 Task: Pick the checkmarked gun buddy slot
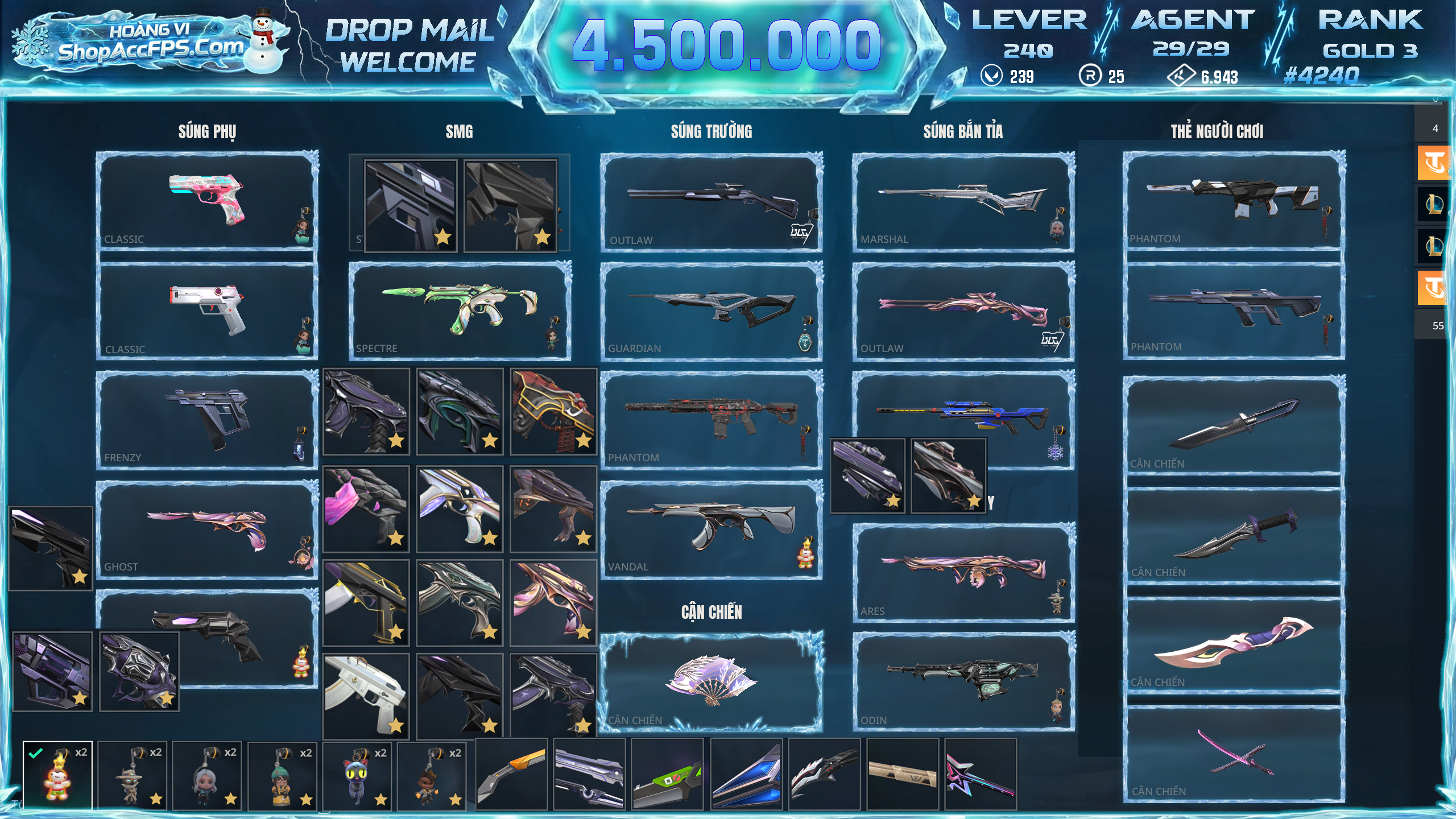(57, 775)
